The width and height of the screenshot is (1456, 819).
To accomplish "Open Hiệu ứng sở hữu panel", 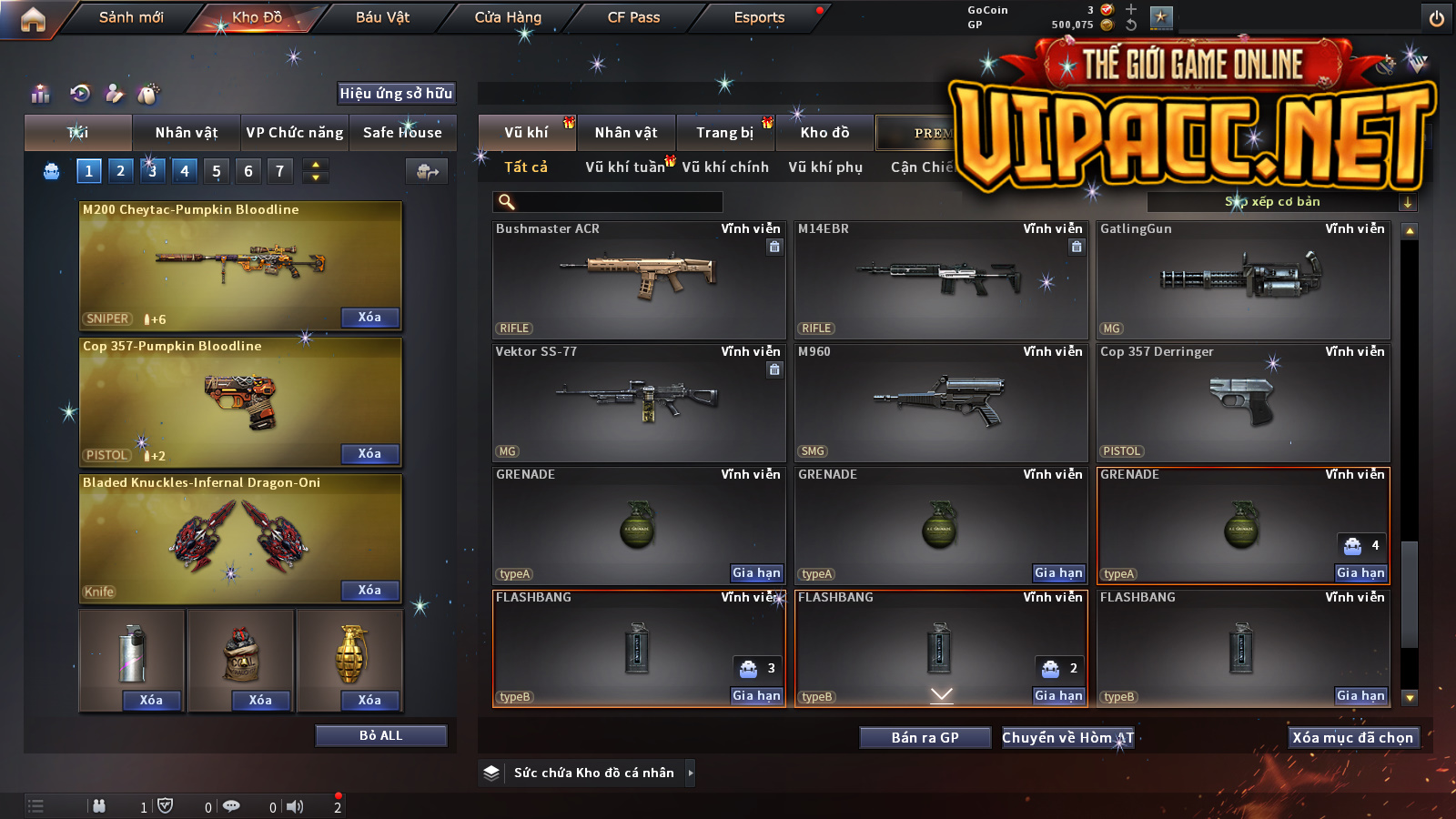I will coord(396,93).
